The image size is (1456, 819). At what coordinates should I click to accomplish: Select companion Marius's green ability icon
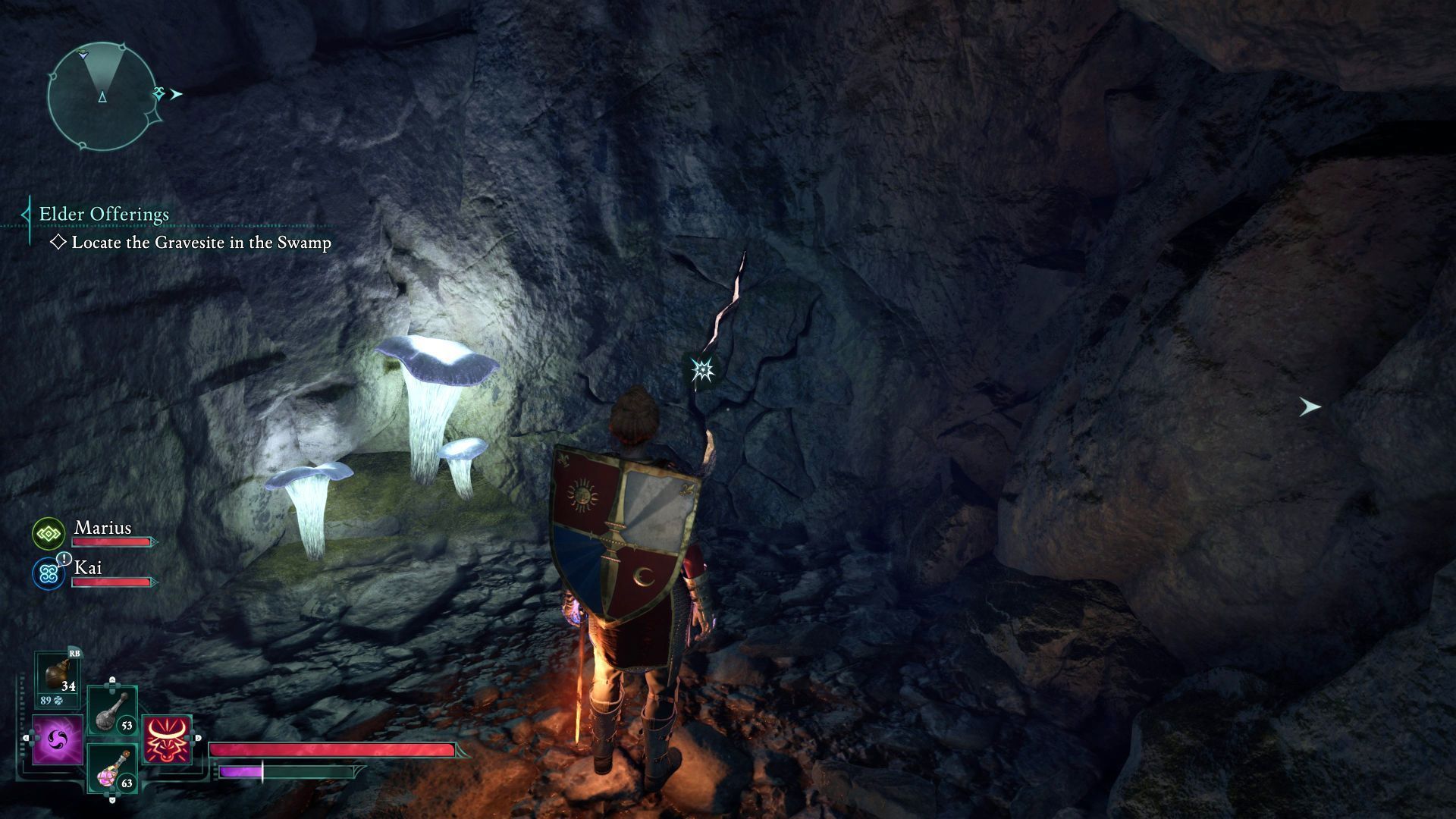tap(49, 535)
